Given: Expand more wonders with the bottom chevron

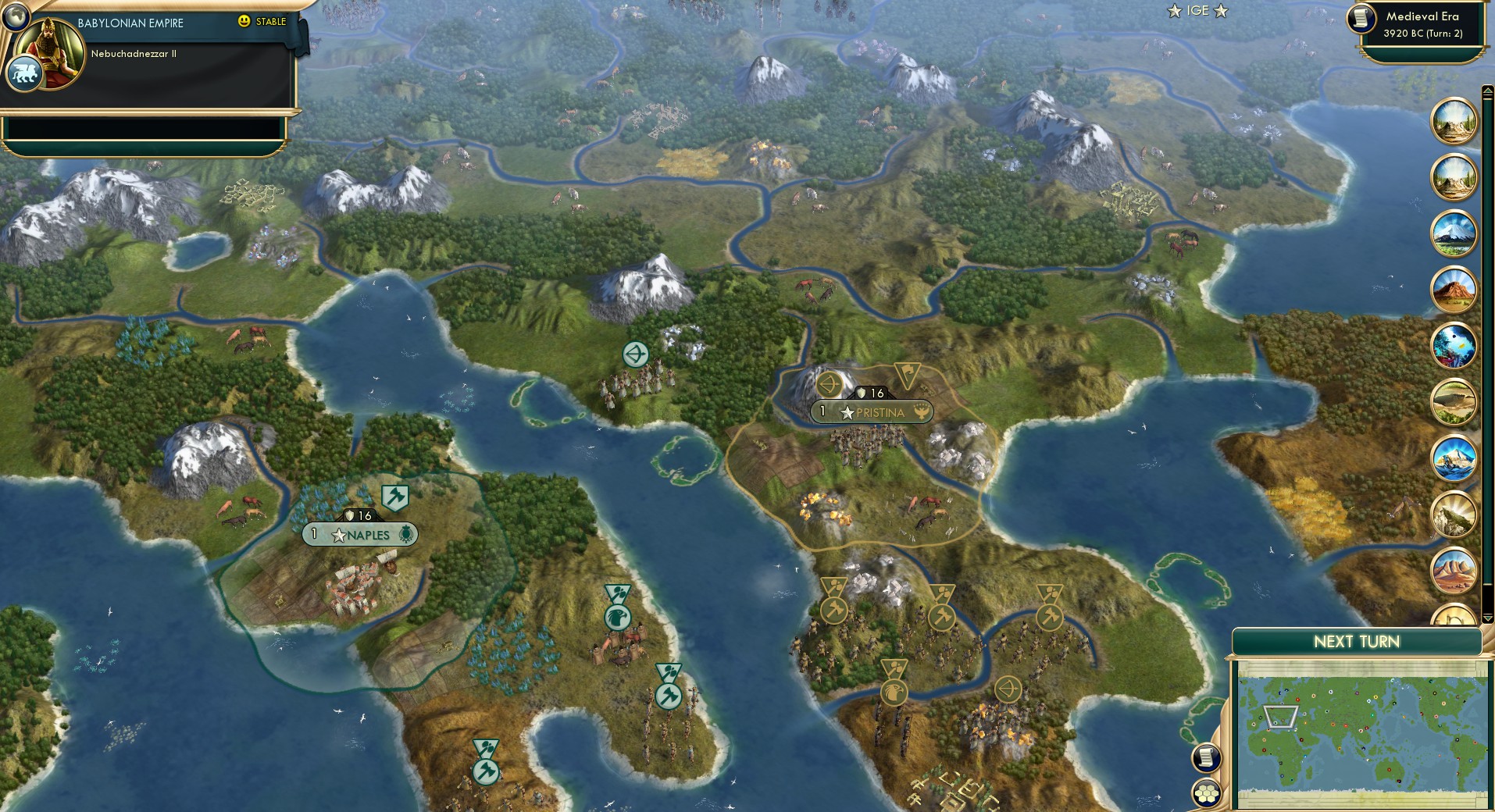Looking at the screenshot, I should [x=1487, y=618].
